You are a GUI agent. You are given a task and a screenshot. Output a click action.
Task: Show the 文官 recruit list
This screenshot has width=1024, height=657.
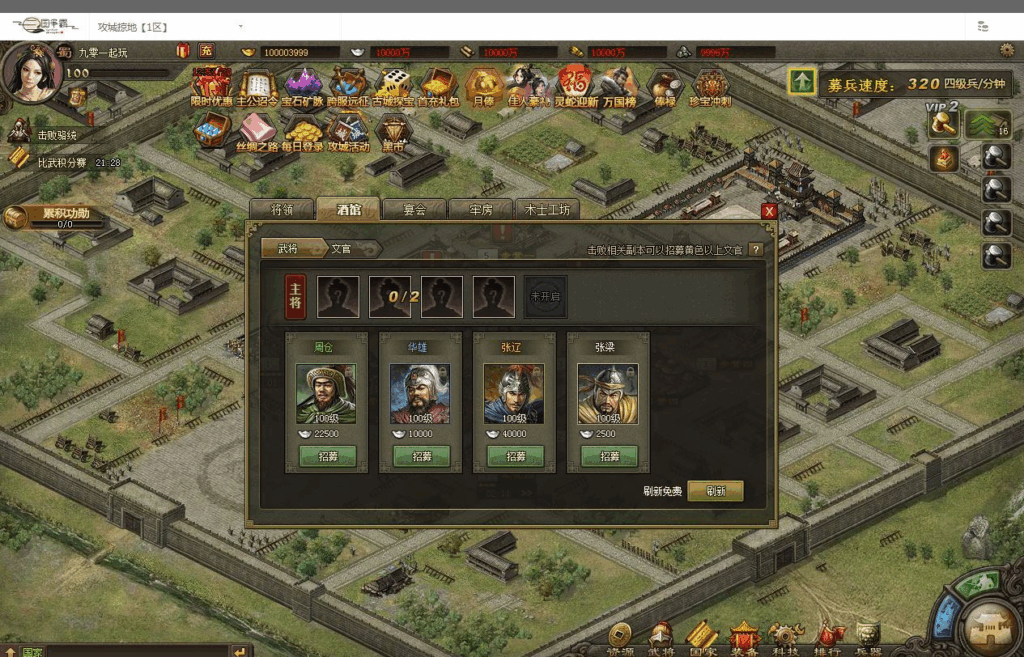(342, 249)
